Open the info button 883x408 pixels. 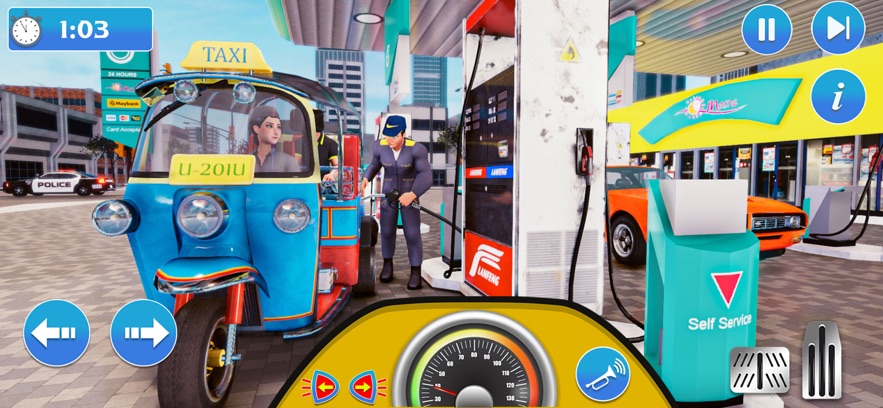coord(838,96)
